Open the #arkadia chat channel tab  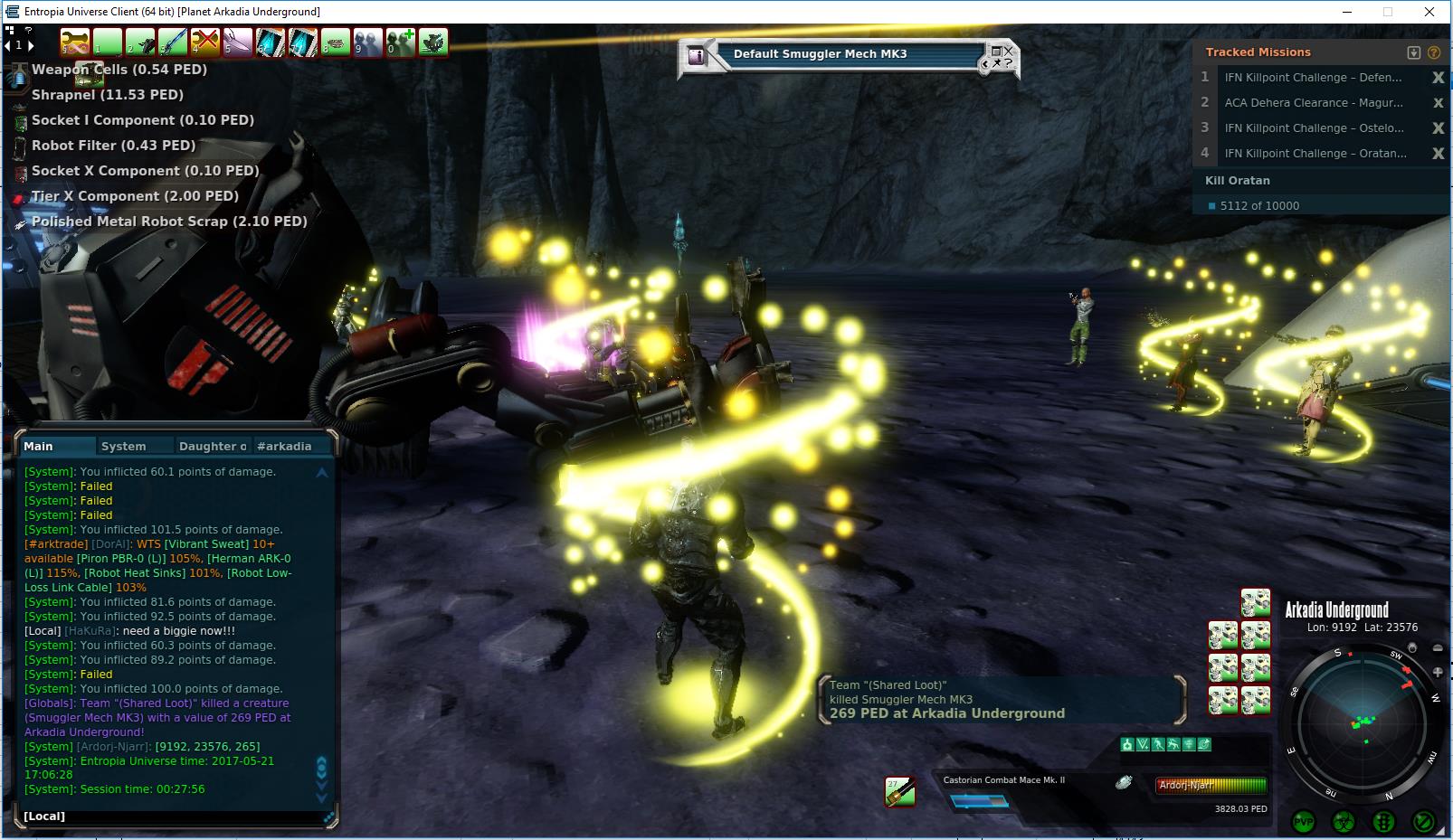click(x=284, y=446)
